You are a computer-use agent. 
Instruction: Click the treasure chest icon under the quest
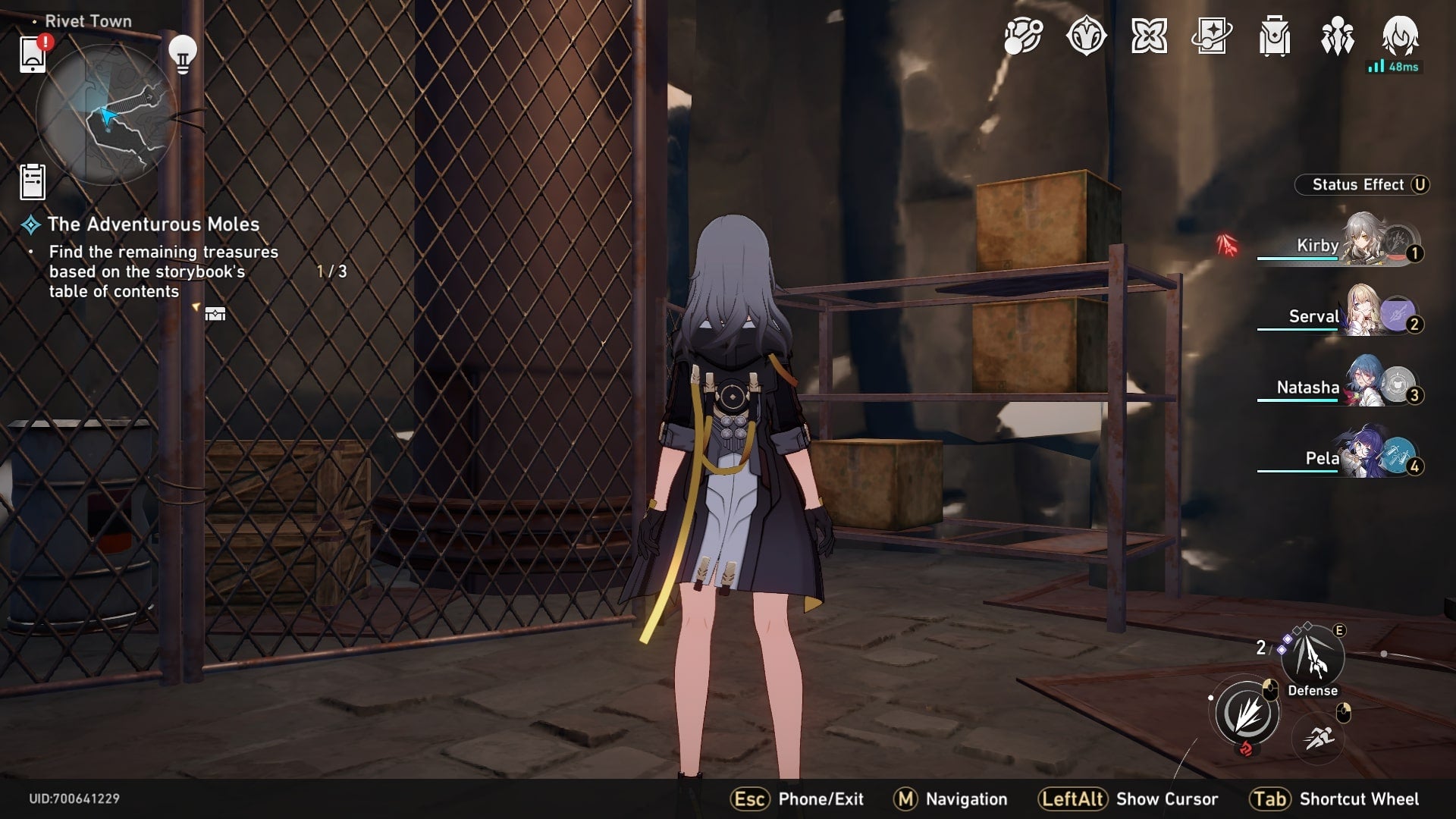[215, 315]
